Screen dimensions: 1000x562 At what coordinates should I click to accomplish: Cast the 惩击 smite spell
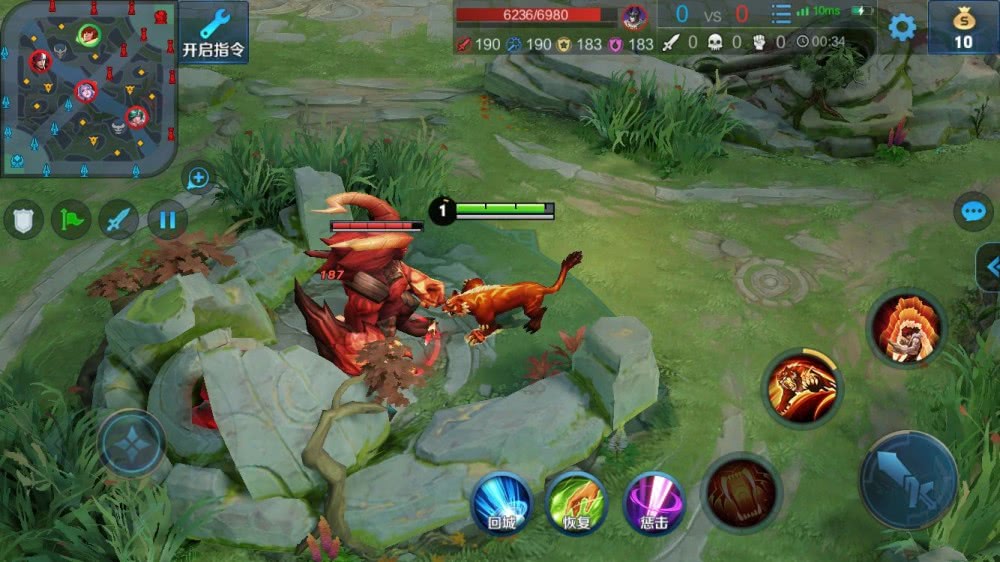click(x=653, y=503)
